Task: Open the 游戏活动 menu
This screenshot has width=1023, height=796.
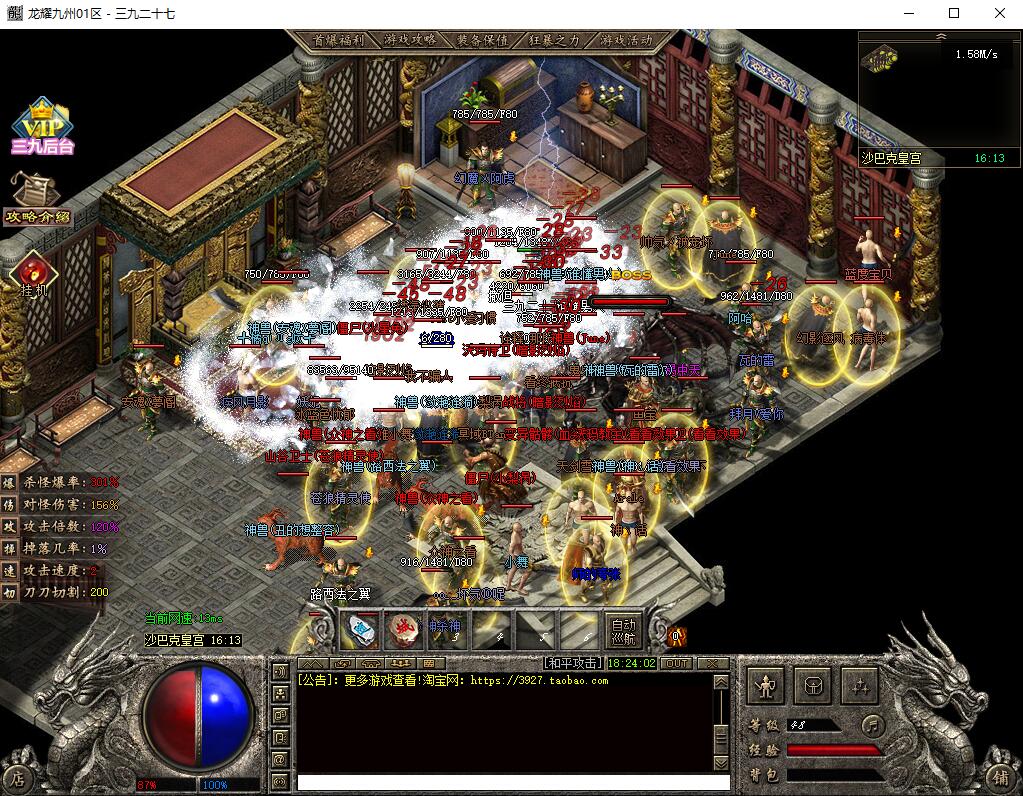Action: click(627, 40)
